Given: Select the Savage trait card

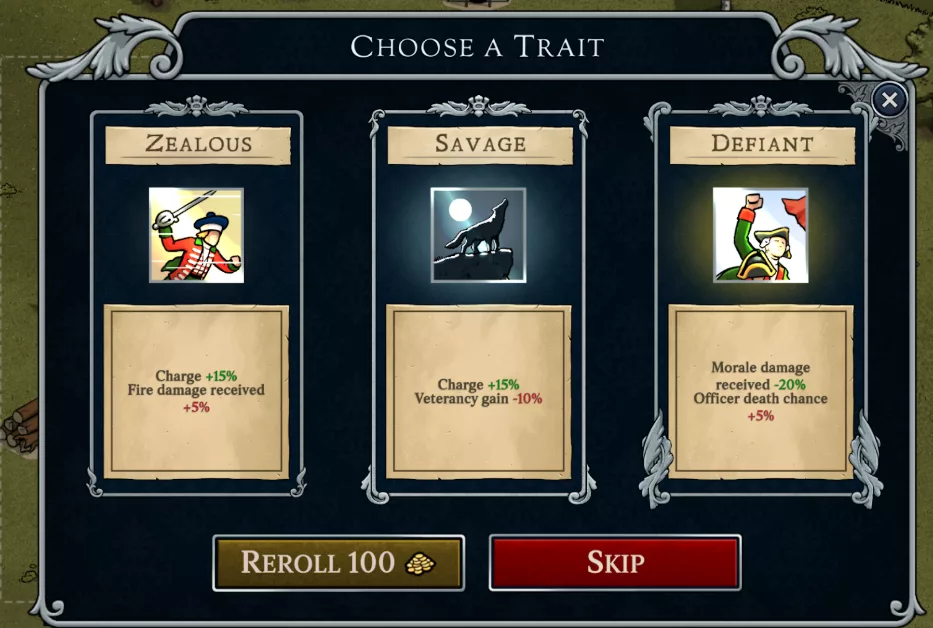Looking at the screenshot, I should (479, 300).
